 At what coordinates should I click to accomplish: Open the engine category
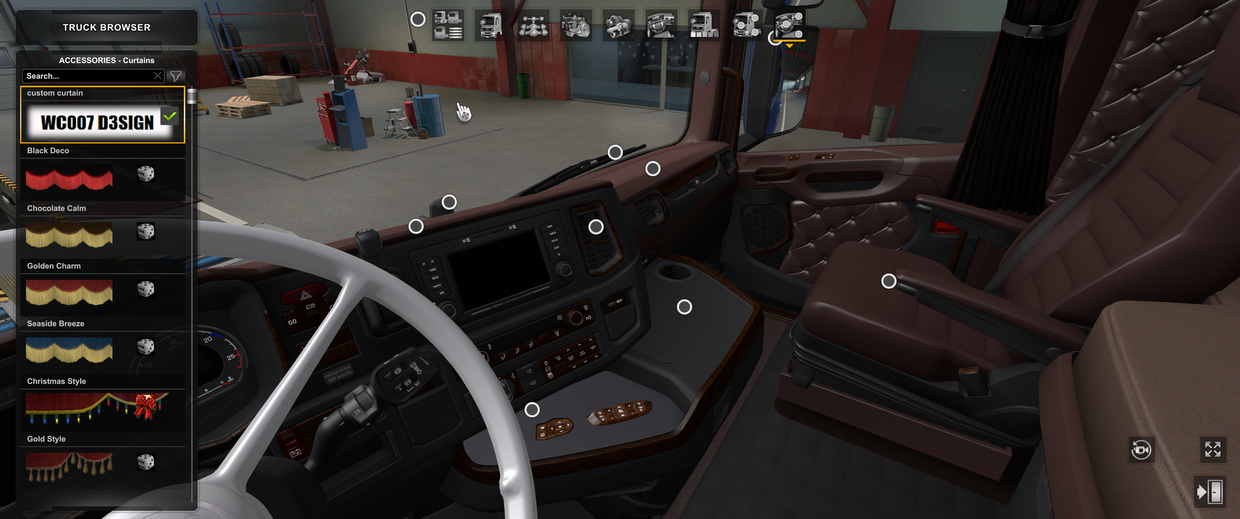(x=576, y=25)
